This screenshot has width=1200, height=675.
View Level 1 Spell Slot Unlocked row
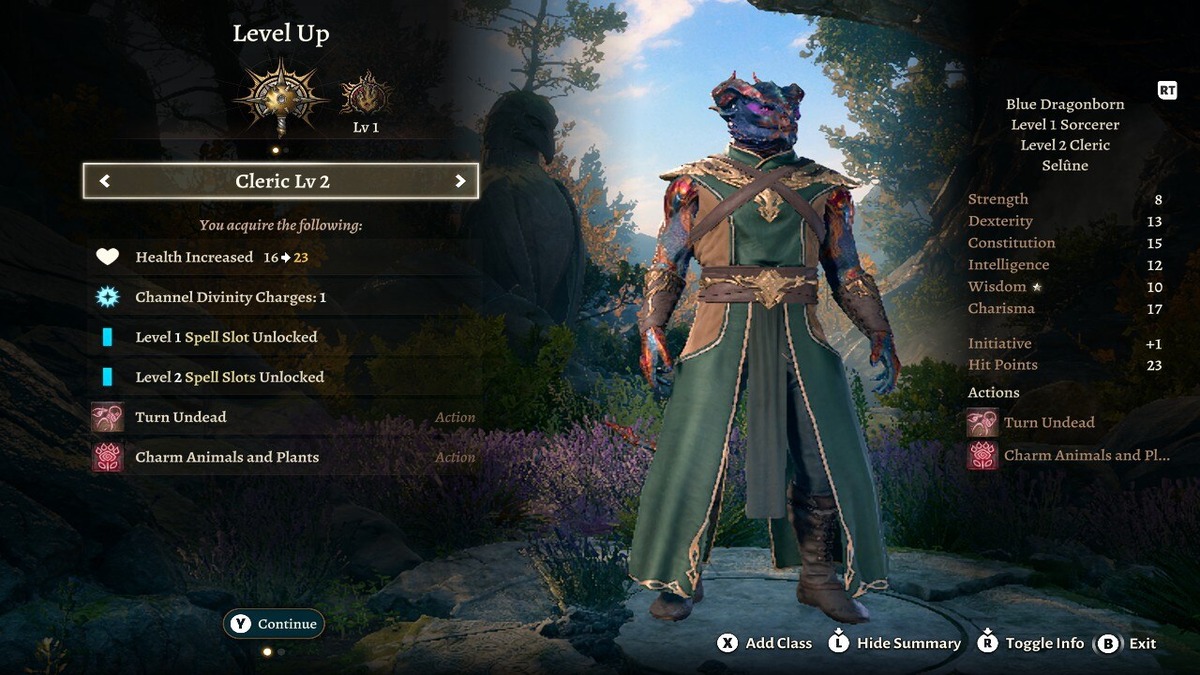pos(281,337)
